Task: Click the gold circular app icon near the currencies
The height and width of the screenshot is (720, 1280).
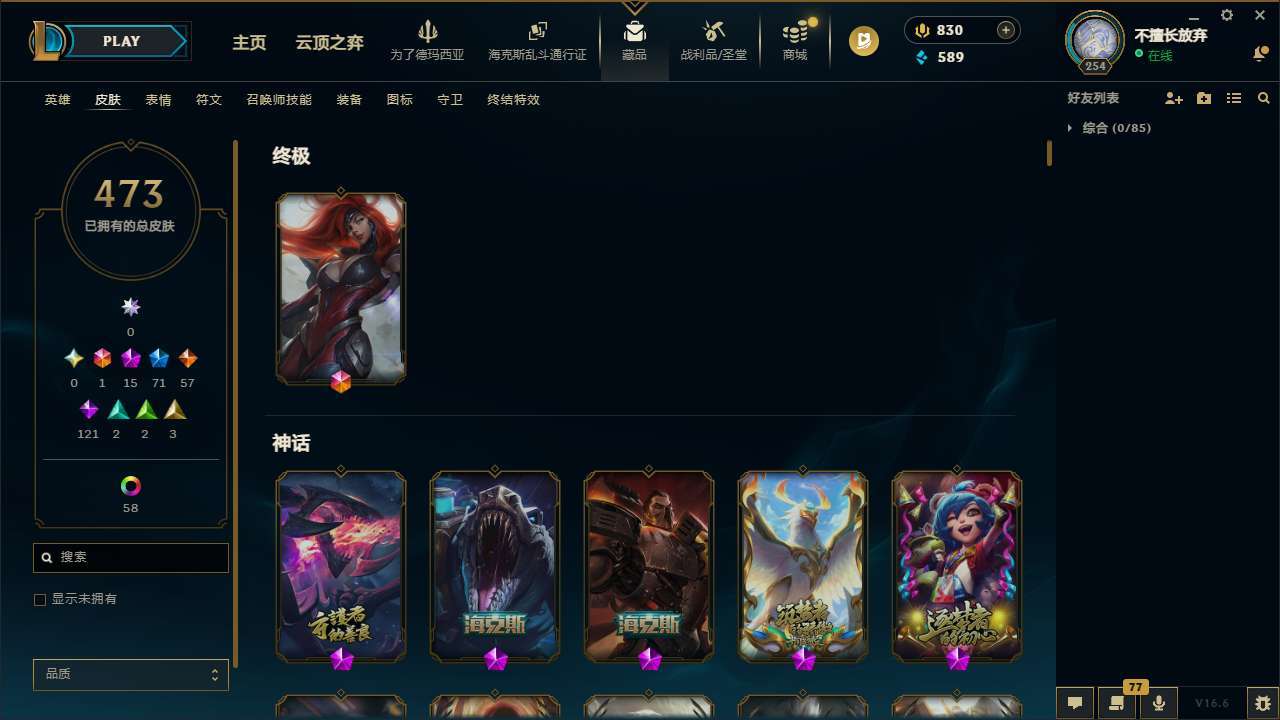Action: pos(862,41)
